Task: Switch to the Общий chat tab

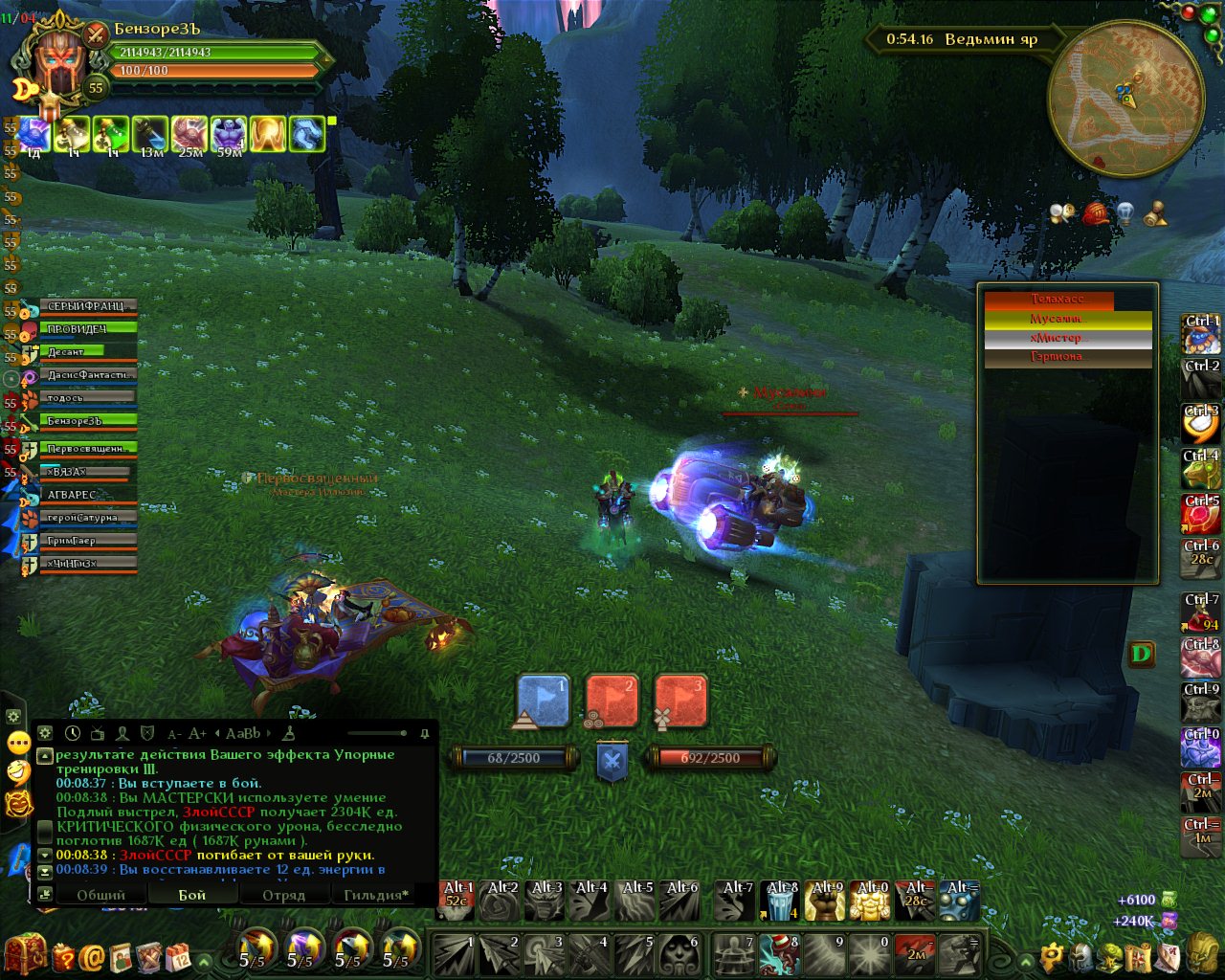Action: 100,895
